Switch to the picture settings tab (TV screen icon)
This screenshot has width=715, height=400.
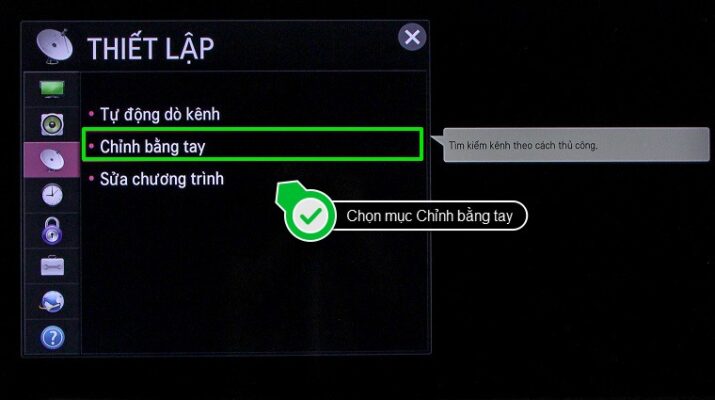pyautogui.click(x=52, y=89)
